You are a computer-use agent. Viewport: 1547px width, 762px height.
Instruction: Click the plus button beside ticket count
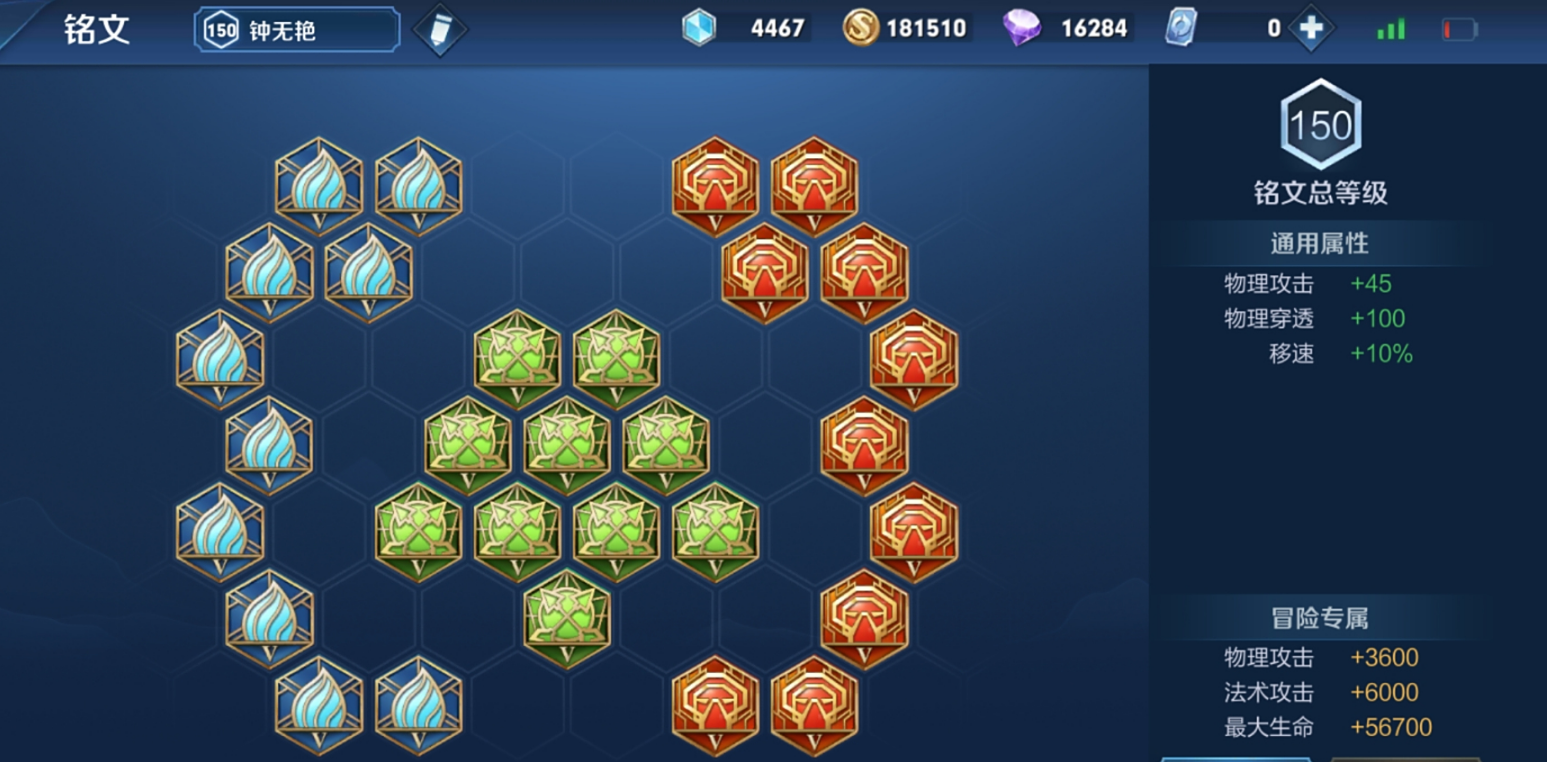[x=1311, y=29]
